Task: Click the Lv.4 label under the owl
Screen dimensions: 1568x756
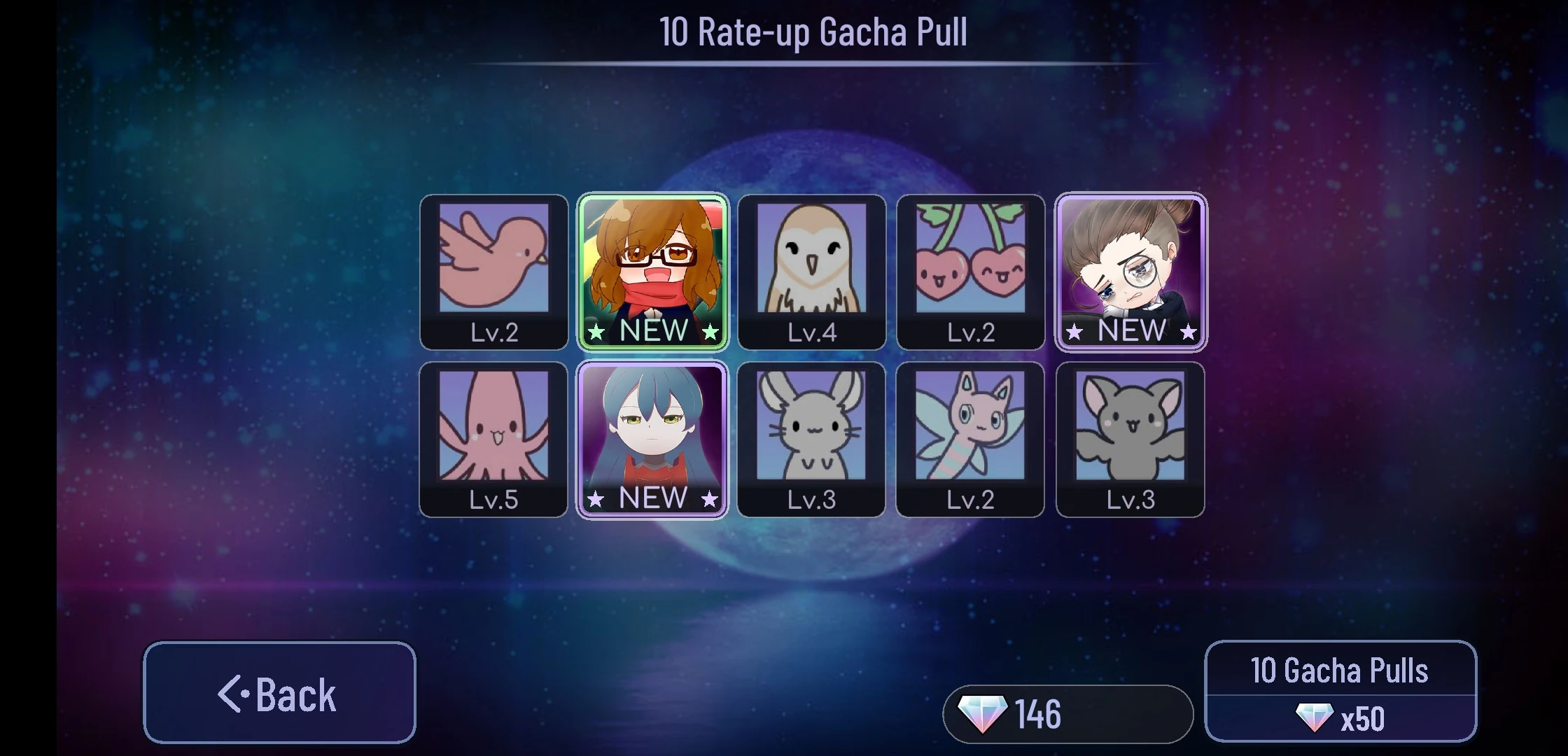Action: click(x=811, y=332)
